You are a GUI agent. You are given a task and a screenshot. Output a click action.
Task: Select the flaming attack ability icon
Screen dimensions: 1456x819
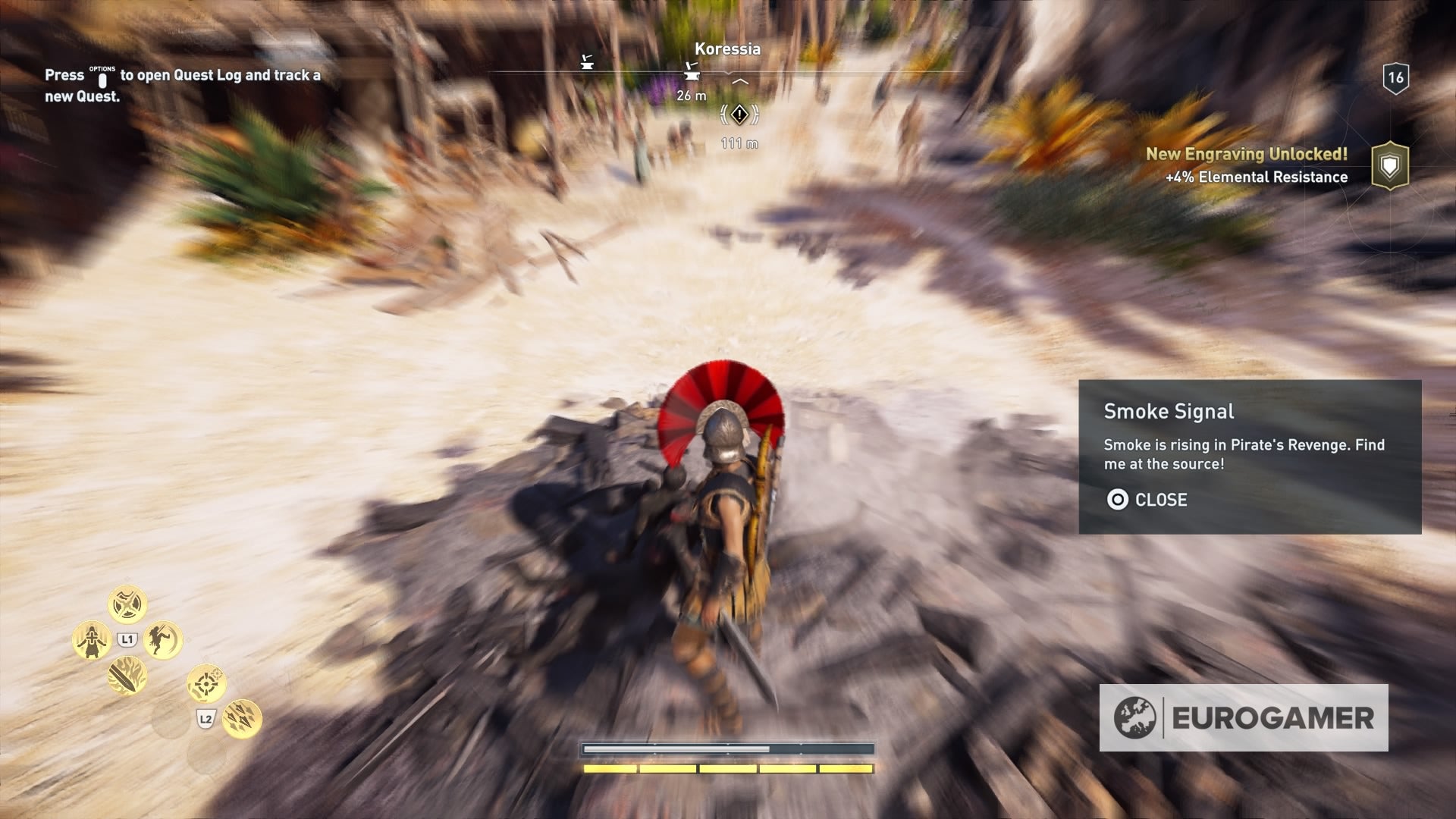tap(127, 677)
